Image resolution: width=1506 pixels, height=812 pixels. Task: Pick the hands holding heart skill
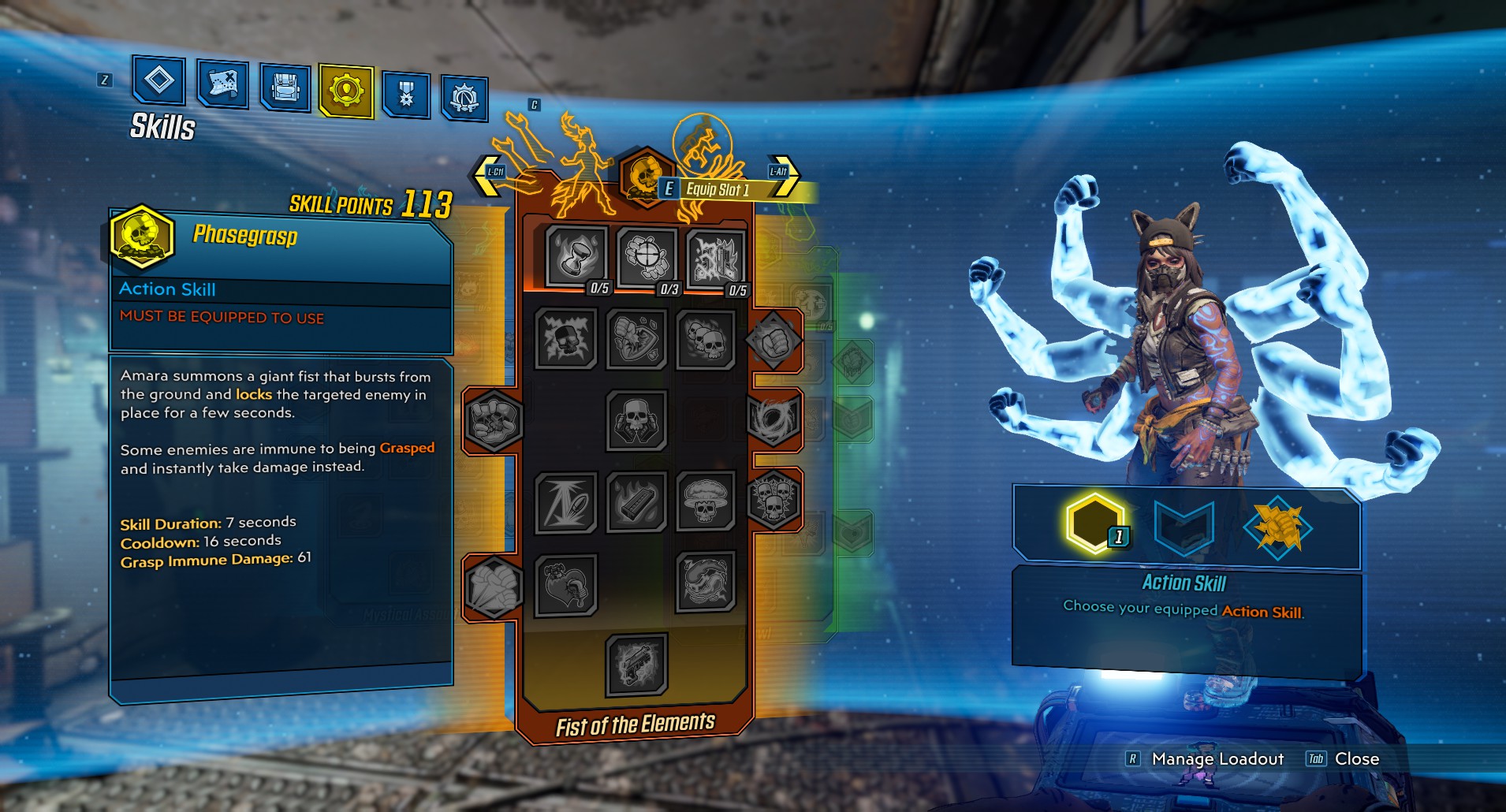tap(565, 584)
